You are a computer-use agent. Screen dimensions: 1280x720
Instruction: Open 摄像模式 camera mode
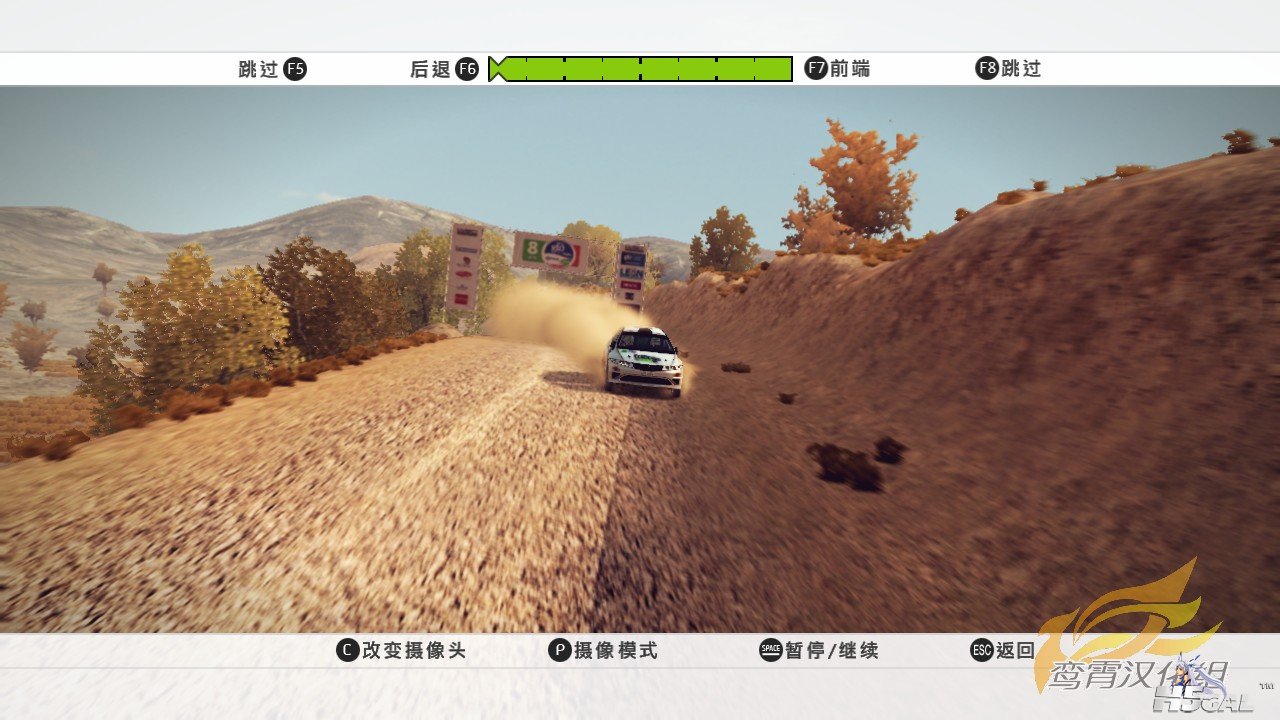(603, 651)
